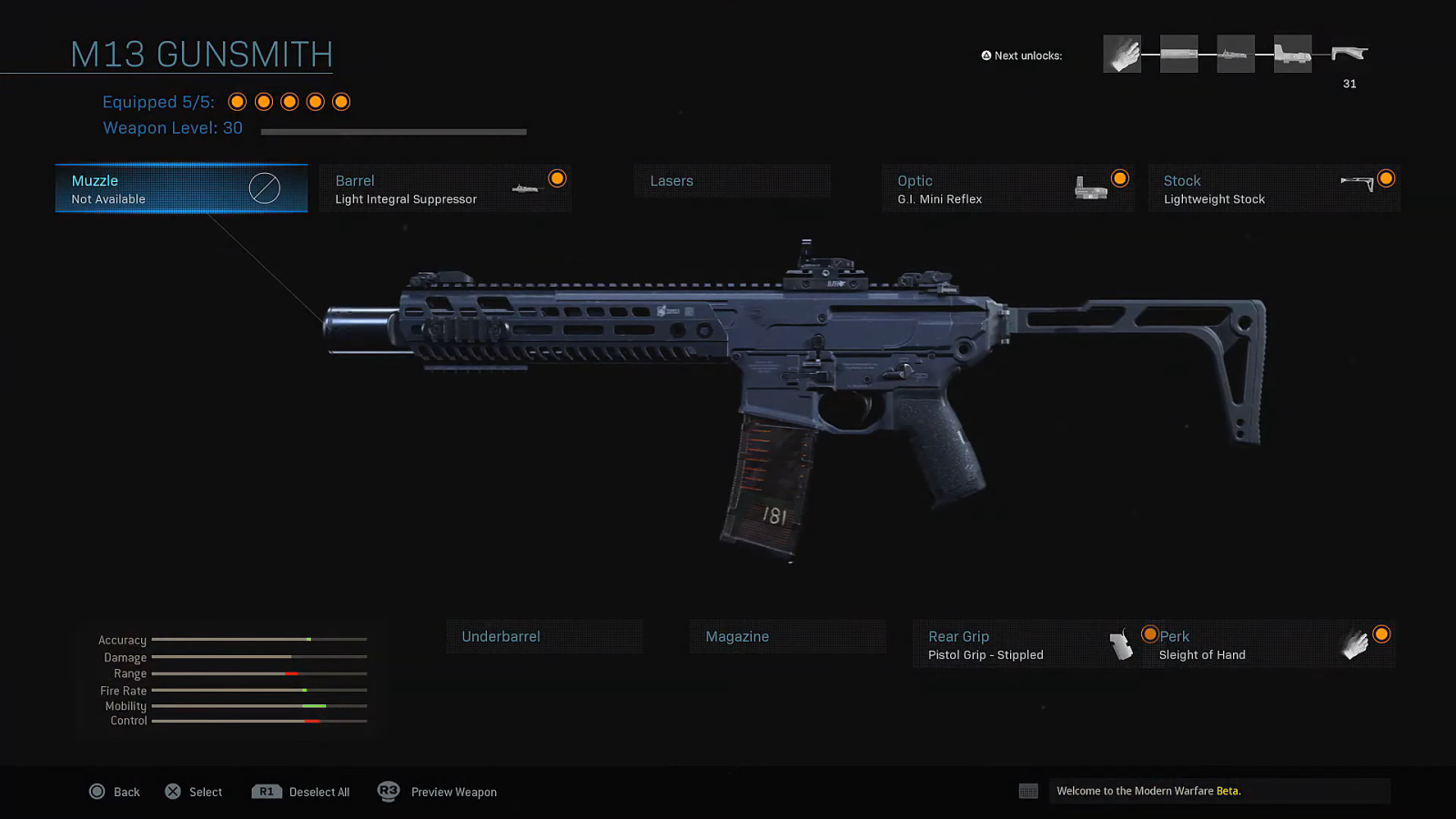Click the Back option
This screenshot has height=819, width=1456.
(x=115, y=792)
